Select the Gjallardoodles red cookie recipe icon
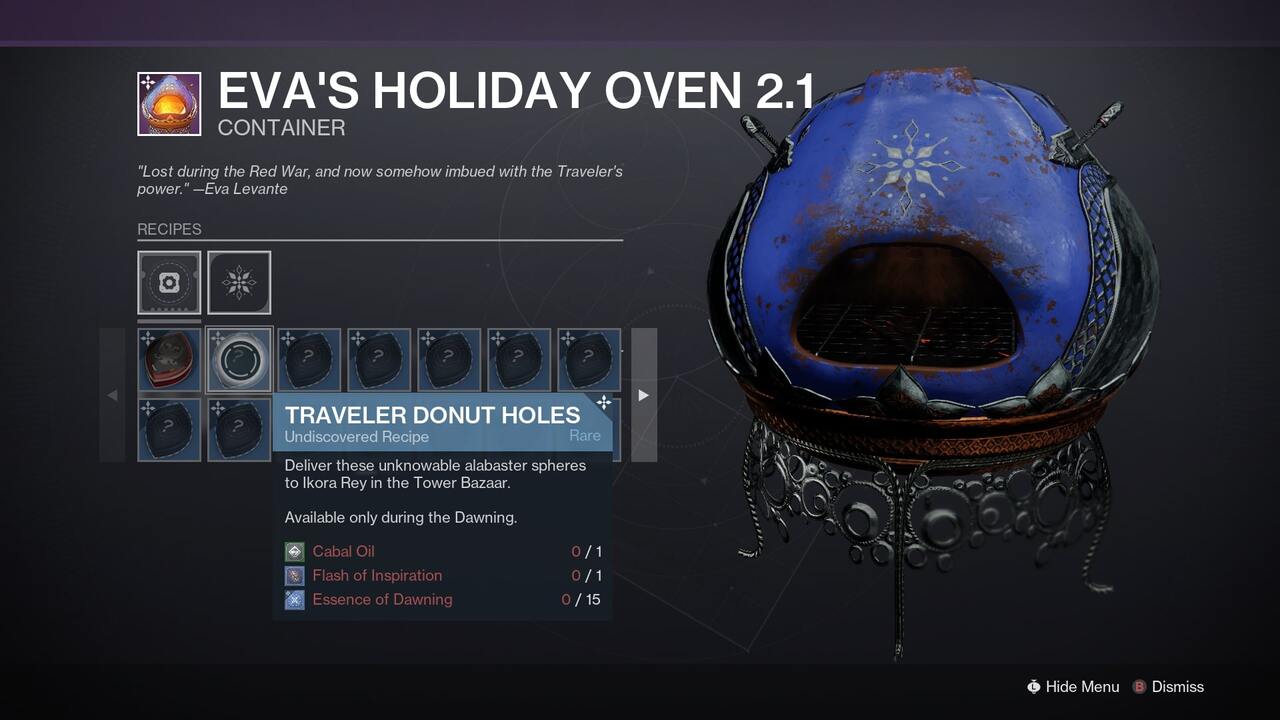Image resolution: width=1280 pixels, height=720 pixels. 169,359
